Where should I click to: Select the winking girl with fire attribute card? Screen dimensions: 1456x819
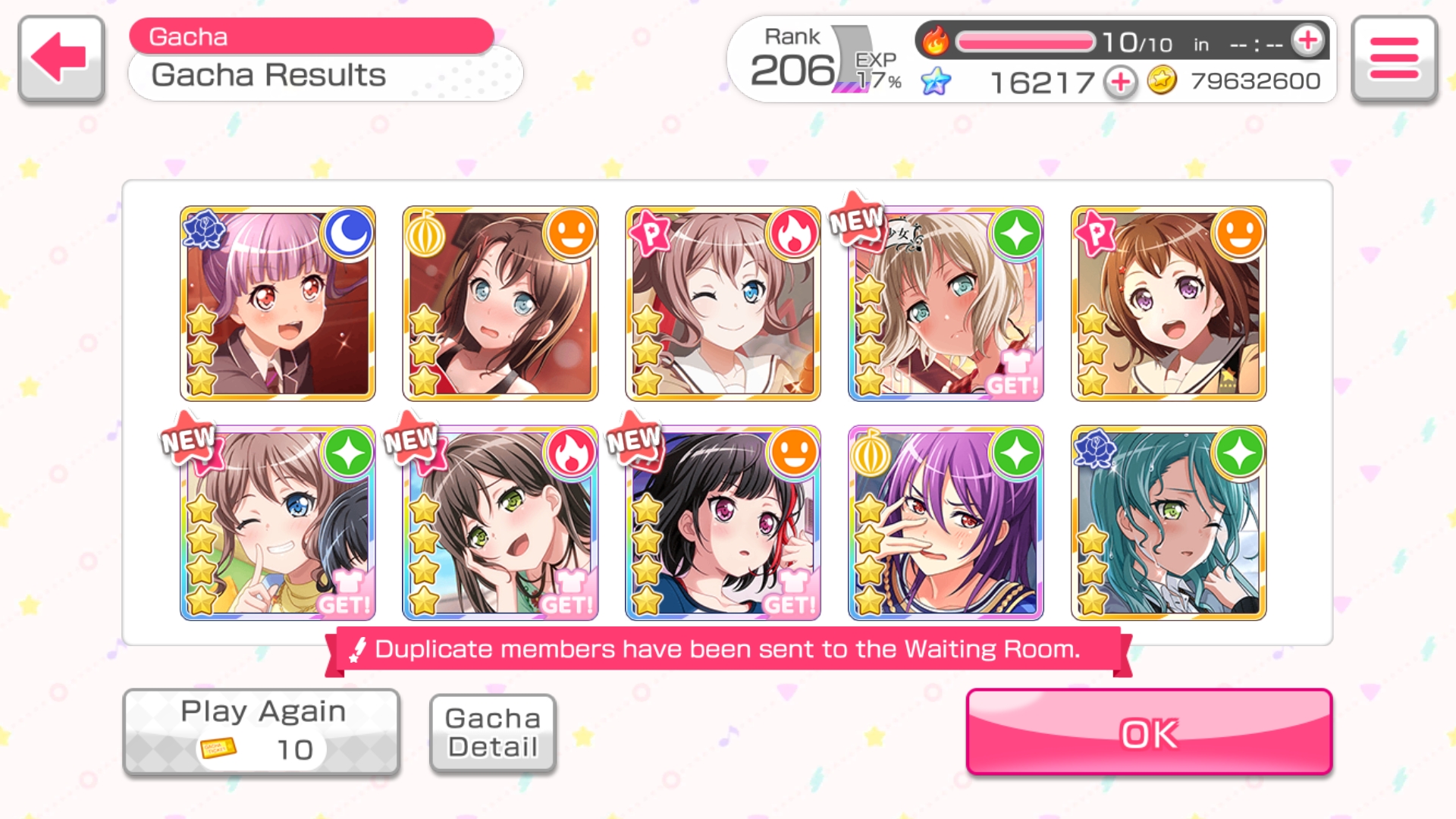(723, 303)
